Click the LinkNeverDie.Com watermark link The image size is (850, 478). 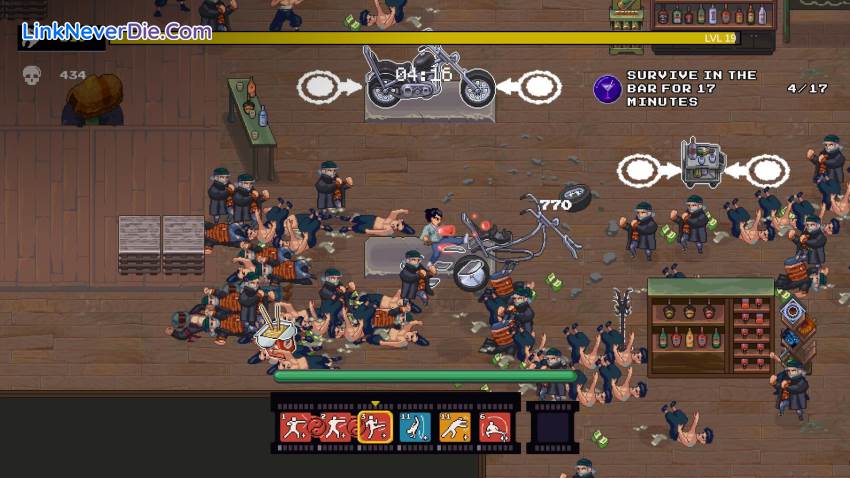click(x=116, y=31)
